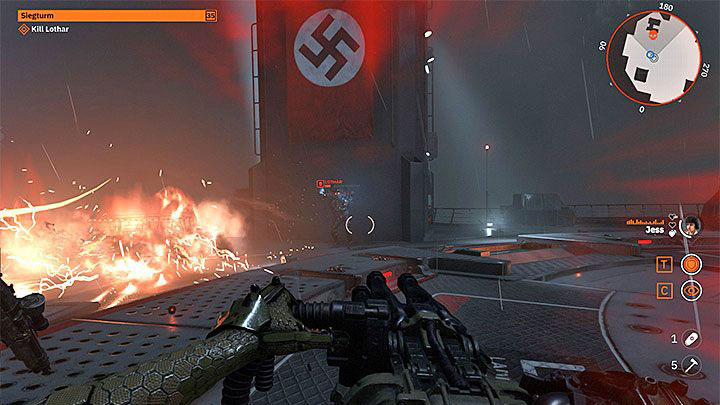Screen dimensions: 720x405
Task: Select the hatchet throwable icon
Action: tap(692, 365)
